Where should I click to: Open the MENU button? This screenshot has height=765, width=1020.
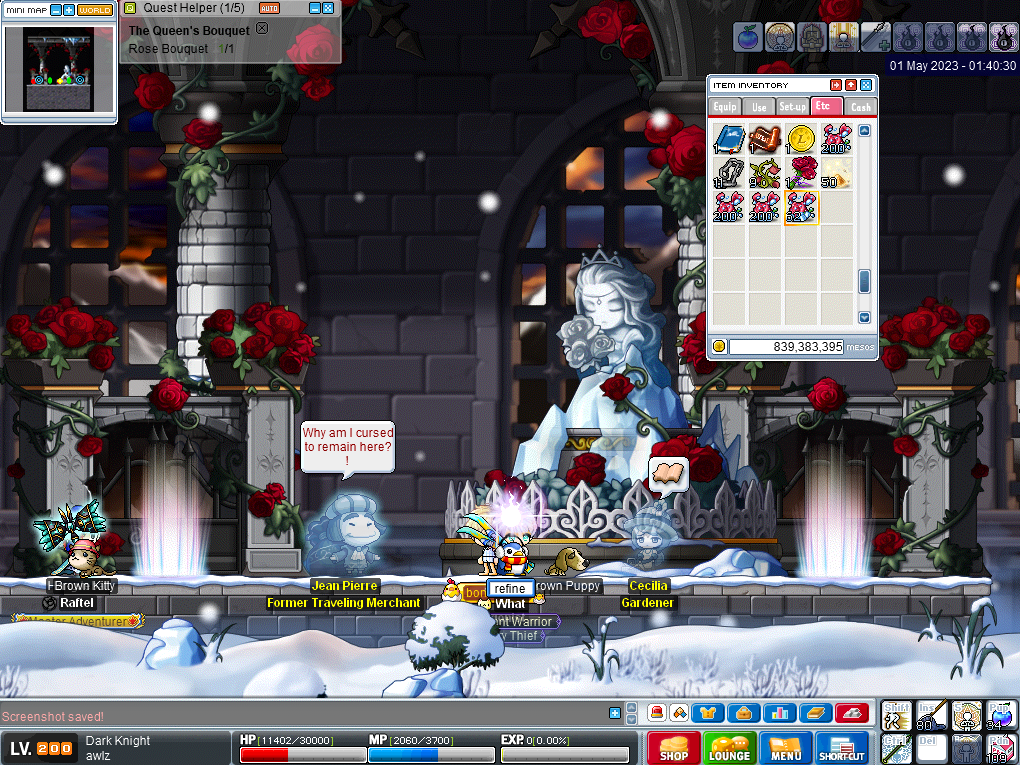[x=786, y=748]
